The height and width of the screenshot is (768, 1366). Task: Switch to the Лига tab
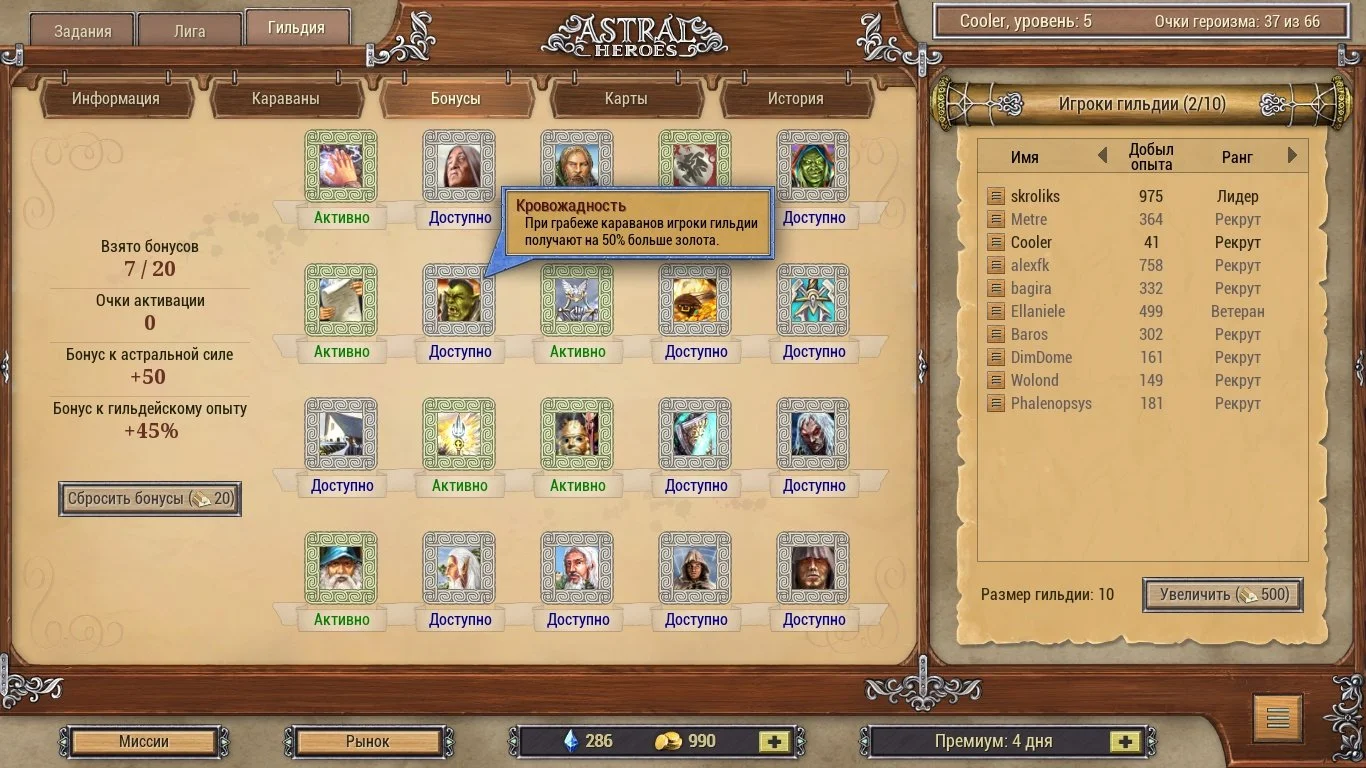[189, 30]
